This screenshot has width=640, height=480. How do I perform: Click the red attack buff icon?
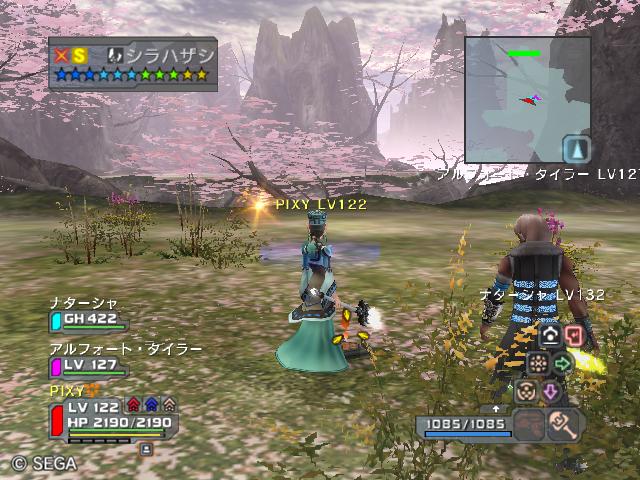point(133,405)
